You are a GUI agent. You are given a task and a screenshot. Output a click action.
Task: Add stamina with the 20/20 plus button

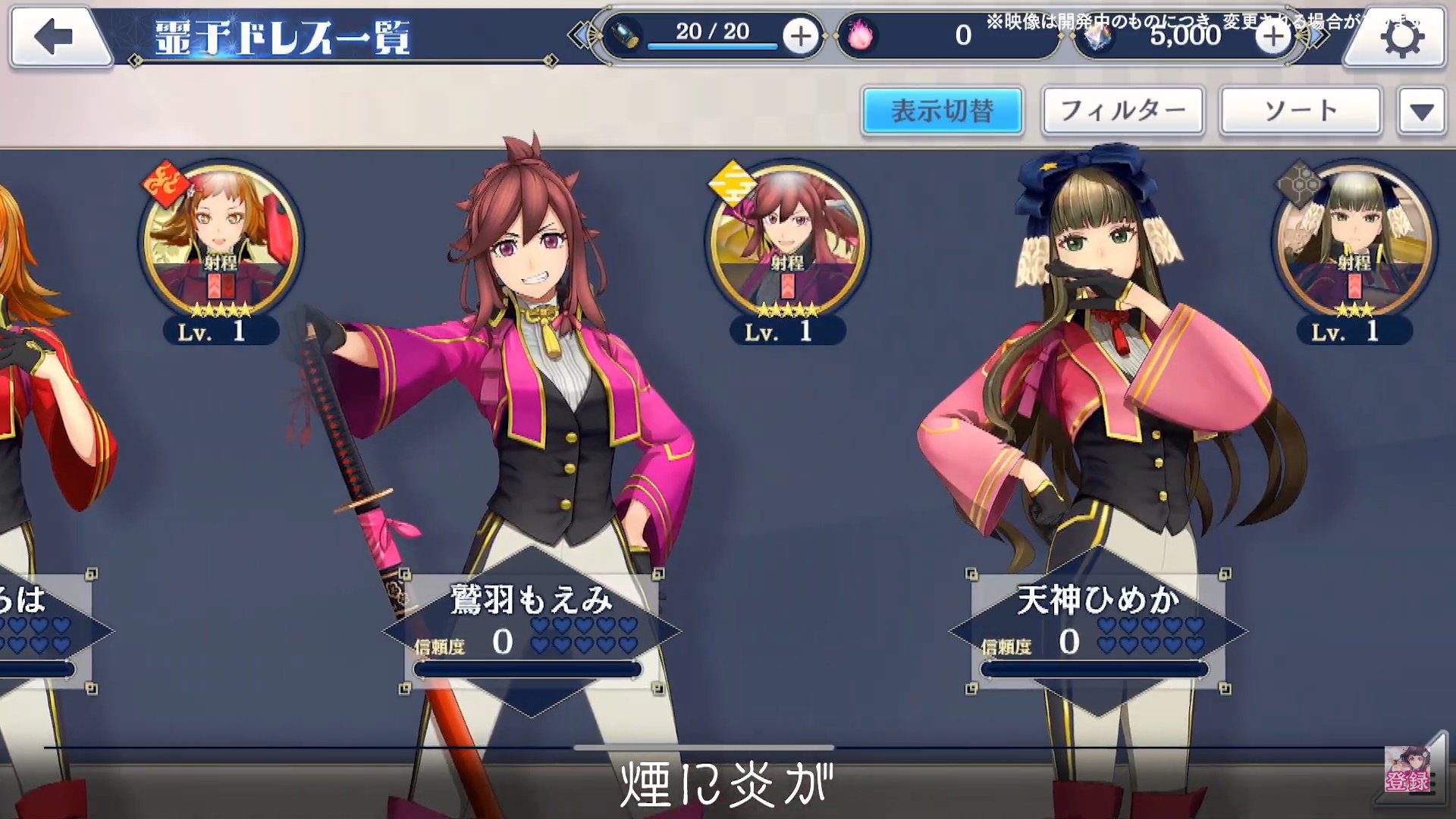click(801, 36)
